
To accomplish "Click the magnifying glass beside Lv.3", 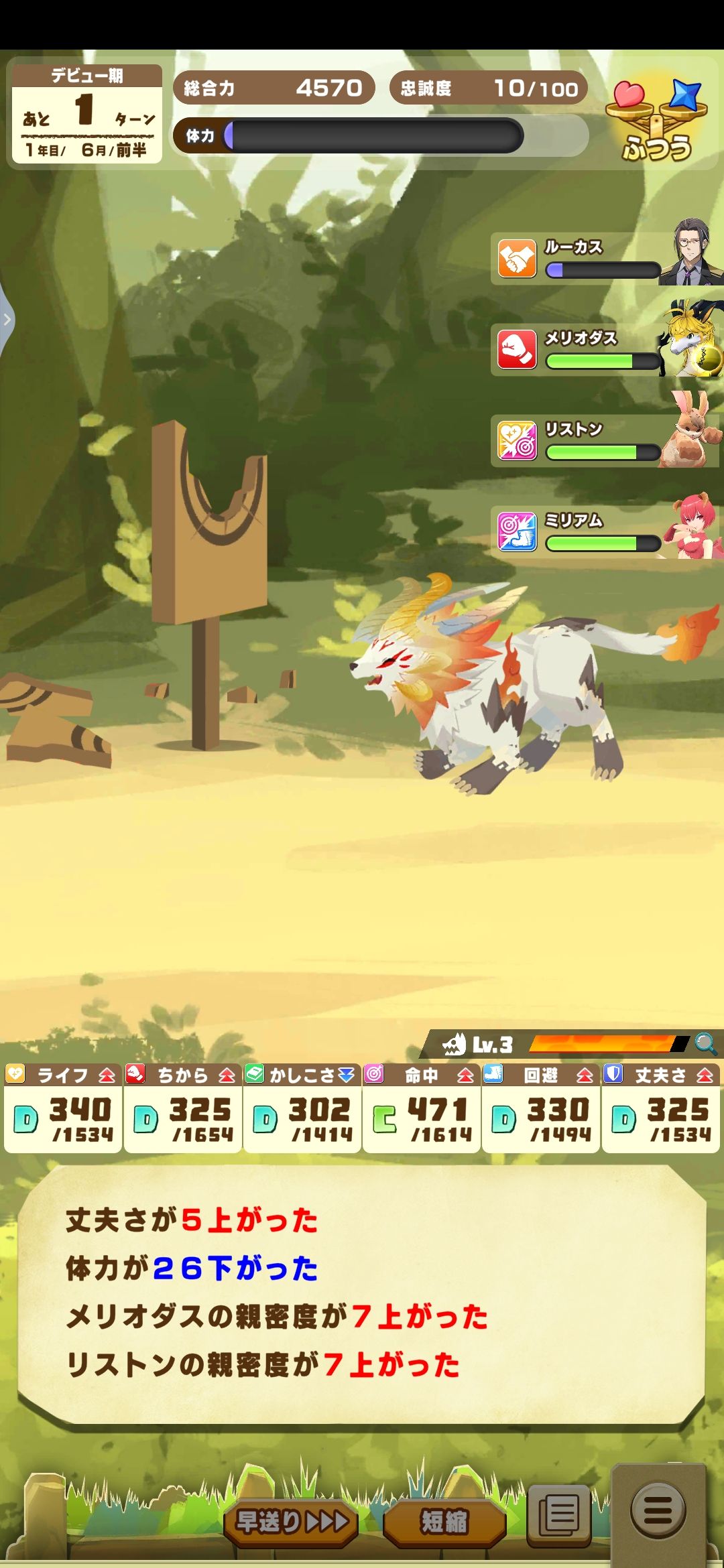I will pyautogui.click(x=705, y=1043).
